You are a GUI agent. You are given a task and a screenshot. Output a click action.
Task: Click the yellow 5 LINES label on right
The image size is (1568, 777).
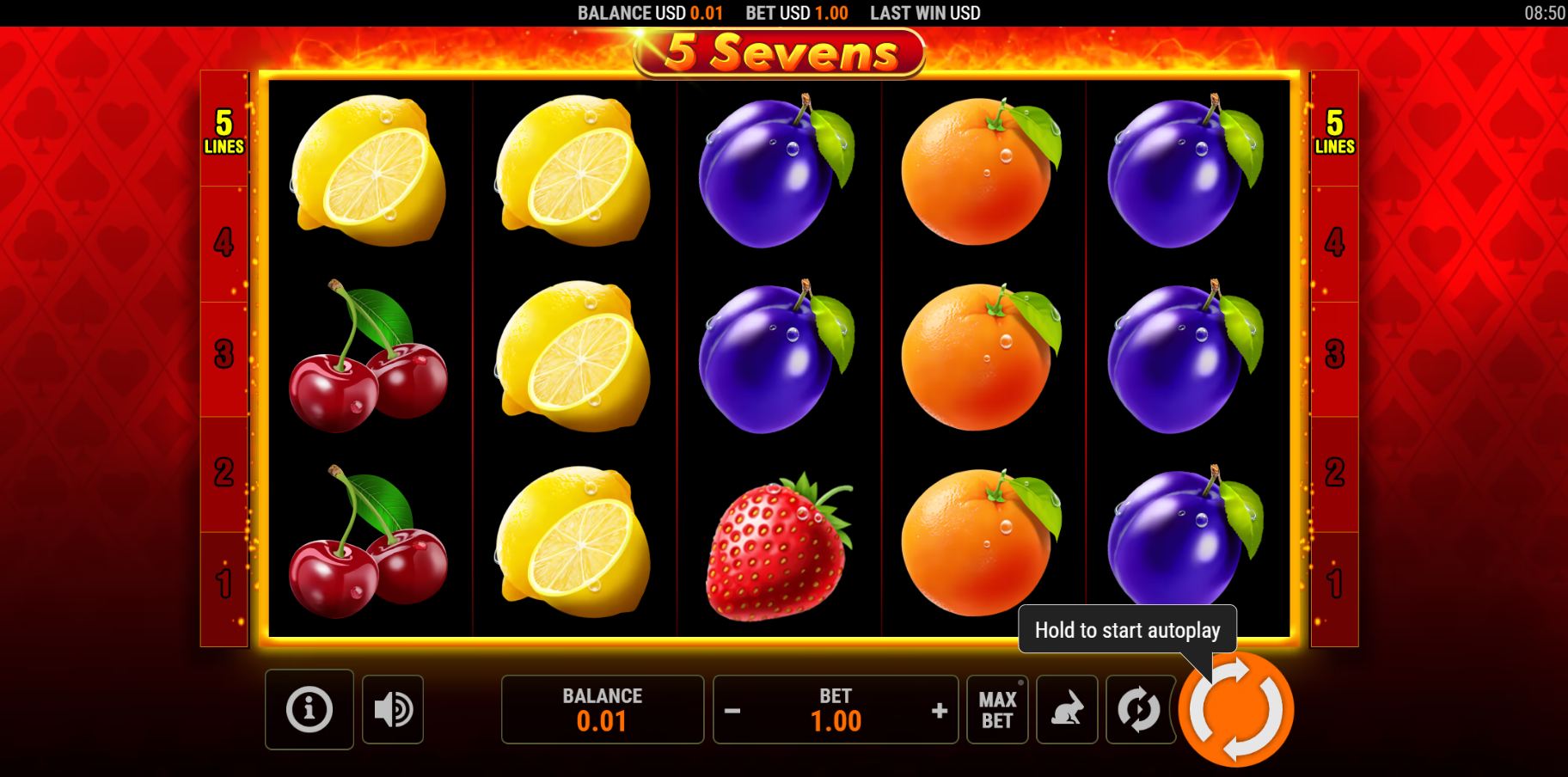click(x=1333, y=132)
